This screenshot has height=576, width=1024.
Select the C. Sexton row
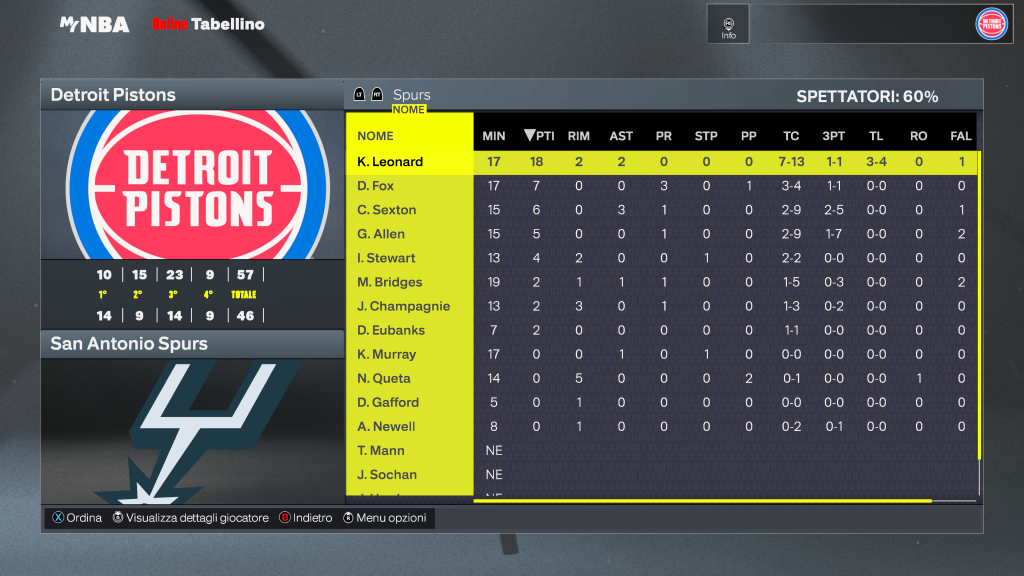pyautogui.click(x=386, y=210)
